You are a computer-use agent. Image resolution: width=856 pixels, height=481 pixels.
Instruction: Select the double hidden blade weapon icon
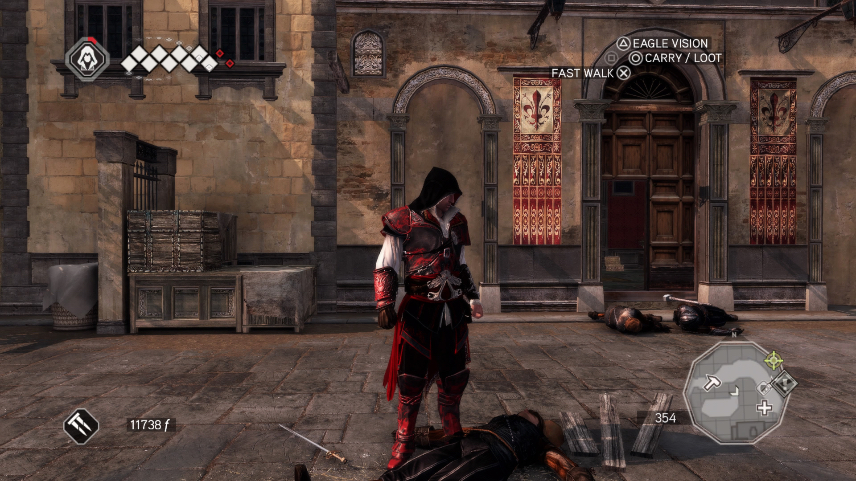click(81, 426)
